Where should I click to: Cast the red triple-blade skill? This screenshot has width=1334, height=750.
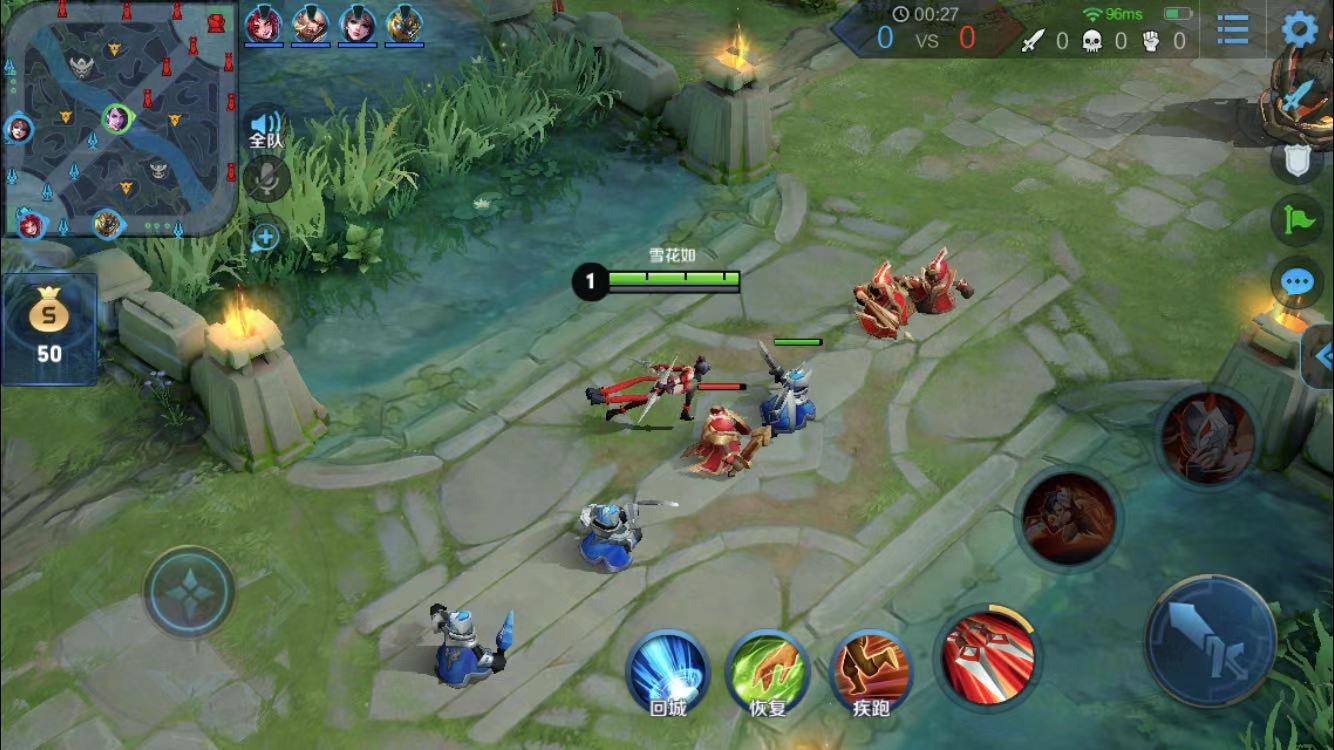(987, 655)
